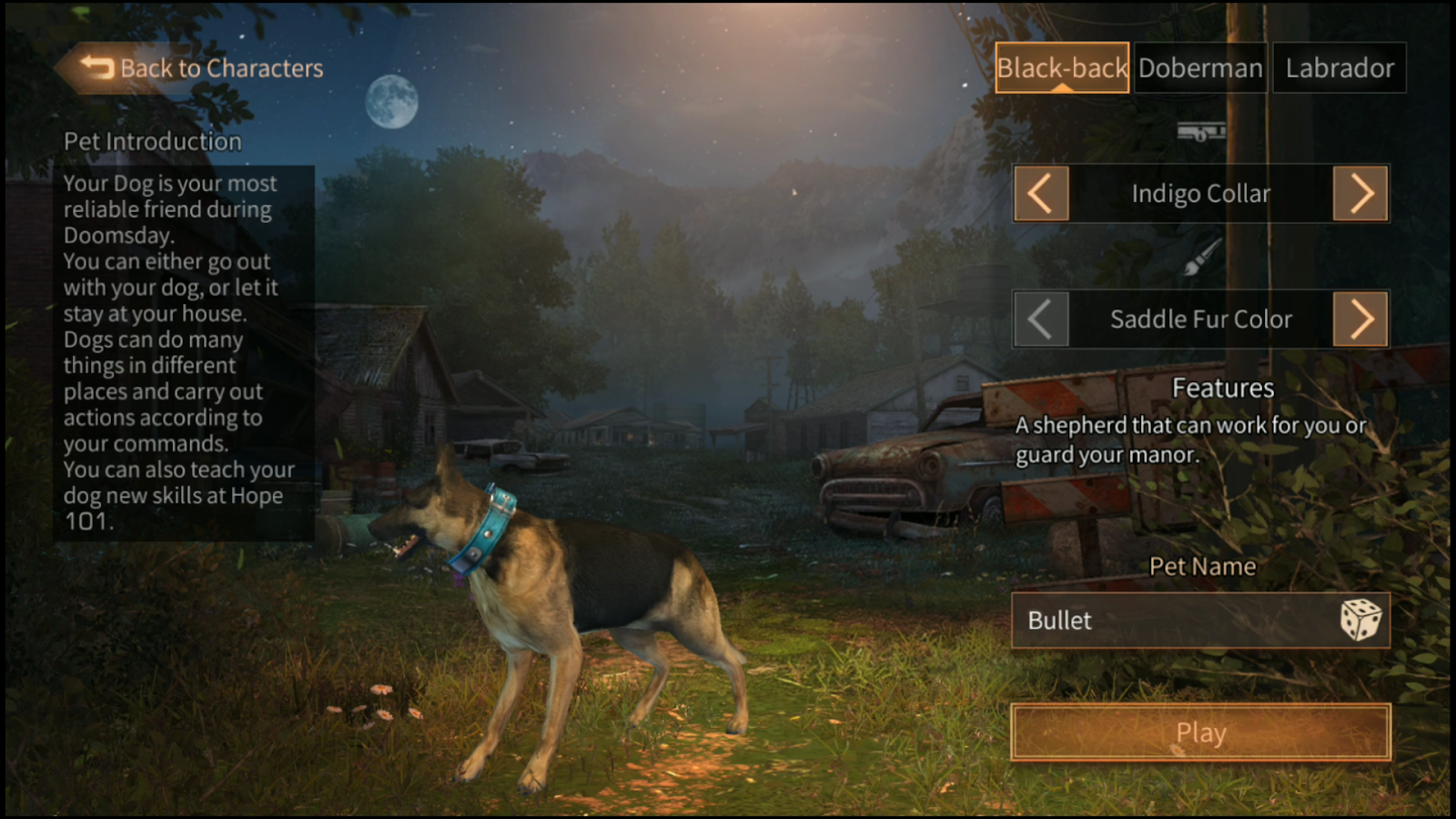Choose the Labrador breed tab
The height and width of the screenshot is (819, 1456).
[x=1339, y=68]
